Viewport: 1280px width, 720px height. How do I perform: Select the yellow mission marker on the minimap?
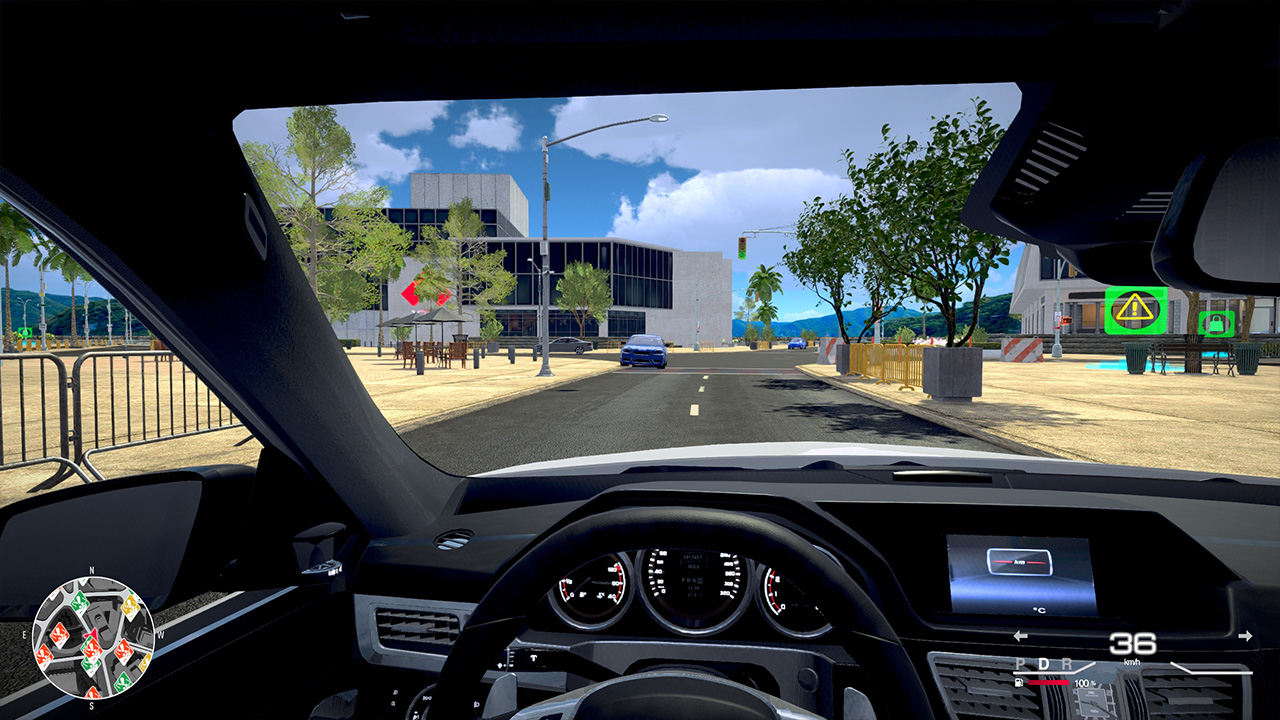point(129,608)
